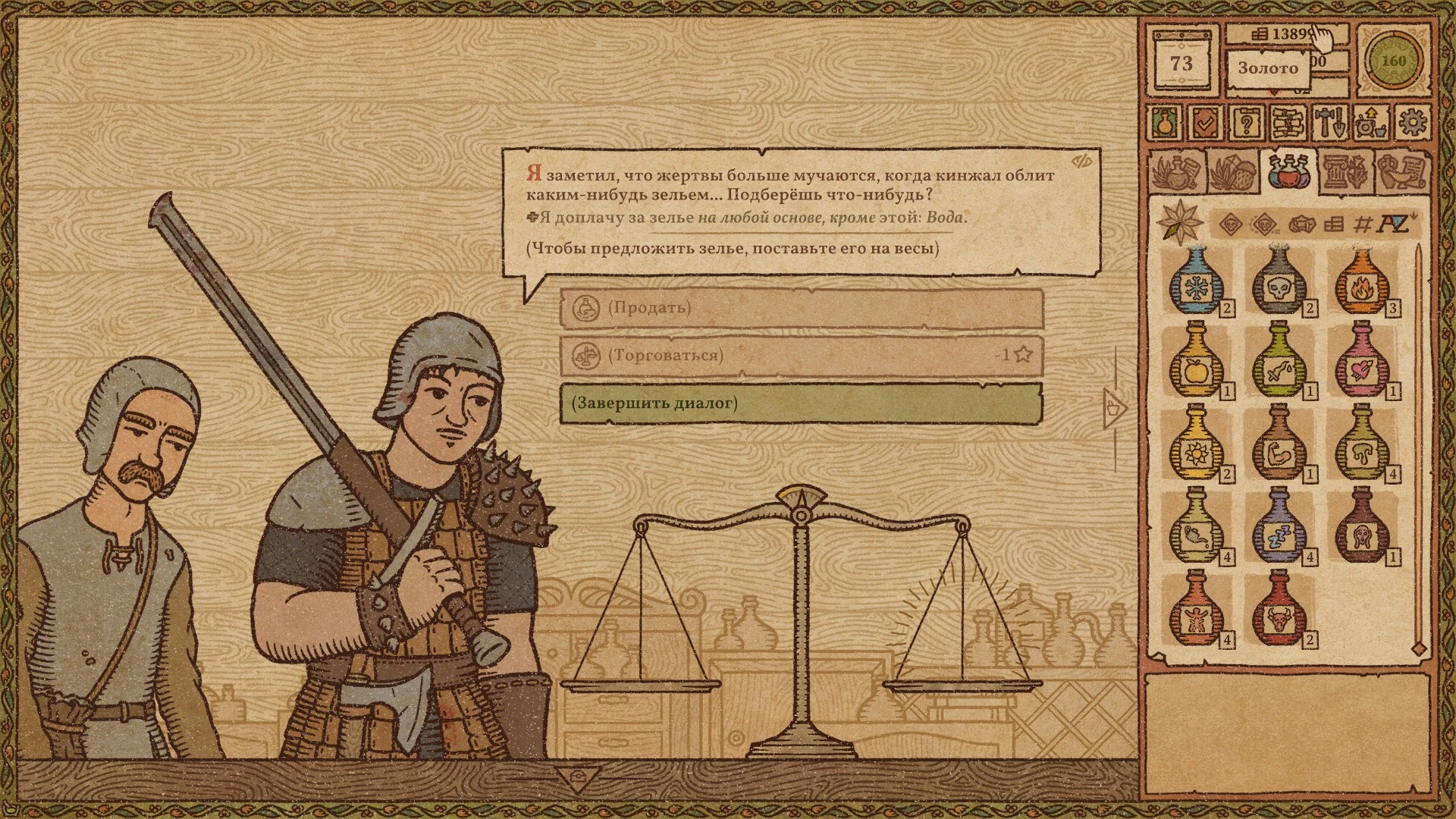Toggle sorting by quantity with the # icon
1456x819 pixels.
pyautogui.click(x=1363, y=224)
